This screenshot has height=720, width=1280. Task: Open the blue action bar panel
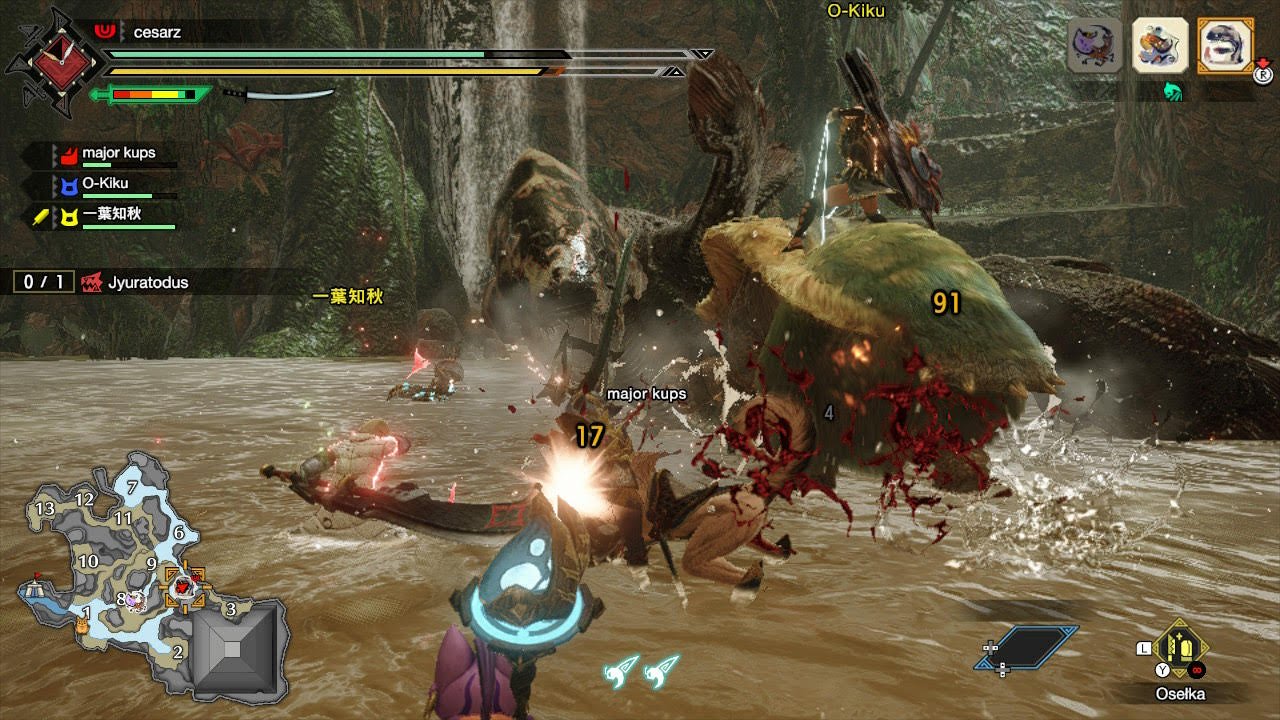(x=1027, y=647)
